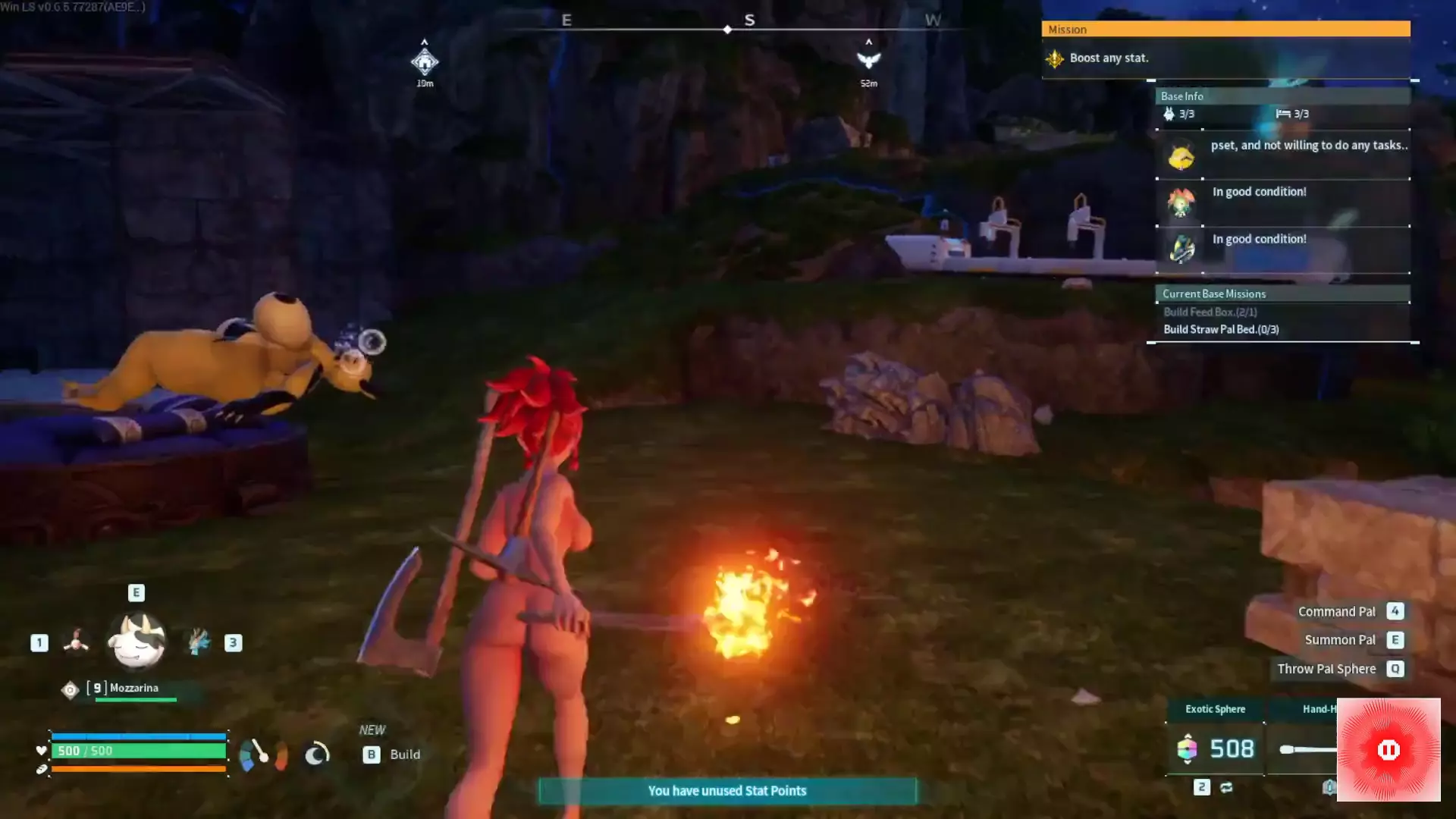
Task: Click the winged compass marker
Action: click(868, 60)
